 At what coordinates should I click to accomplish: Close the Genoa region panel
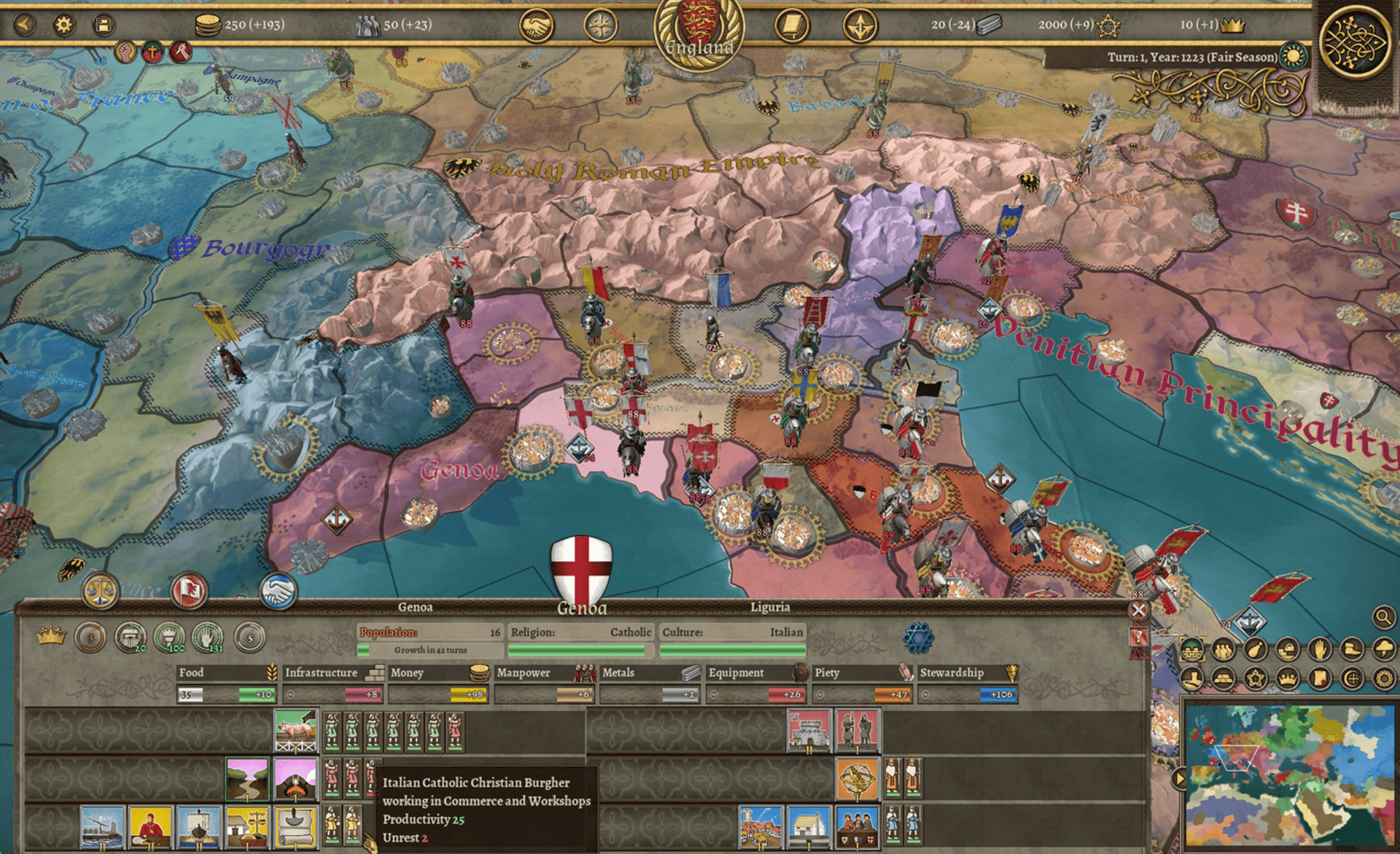click(1138, 610)
